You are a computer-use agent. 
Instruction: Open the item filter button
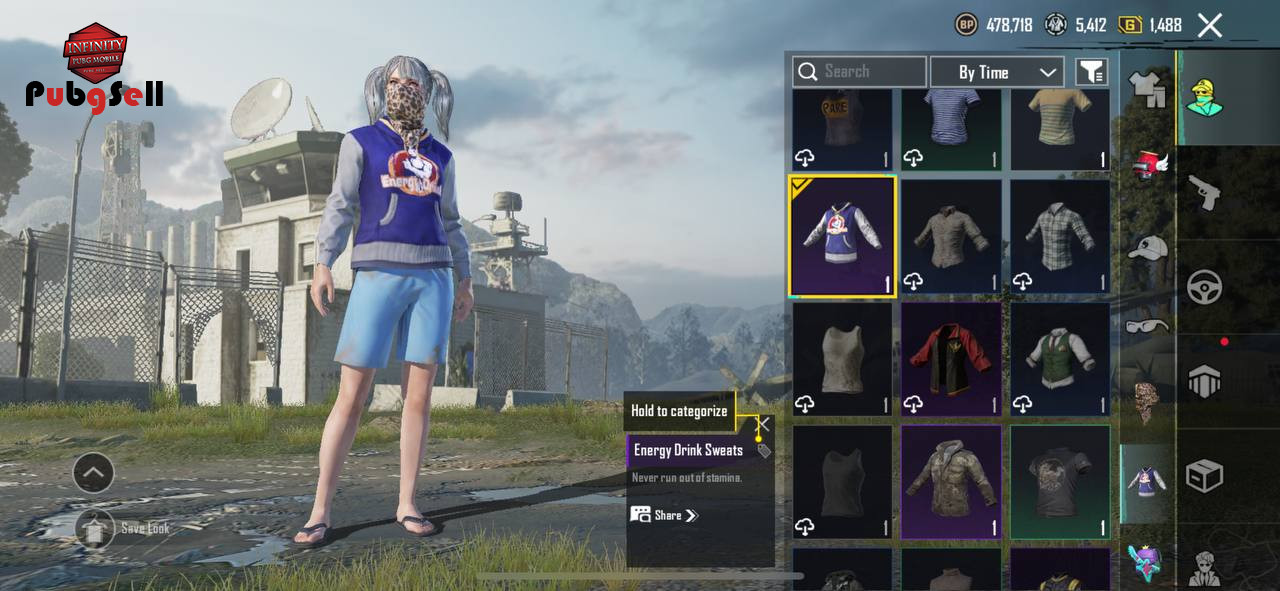coord(1091,72)
